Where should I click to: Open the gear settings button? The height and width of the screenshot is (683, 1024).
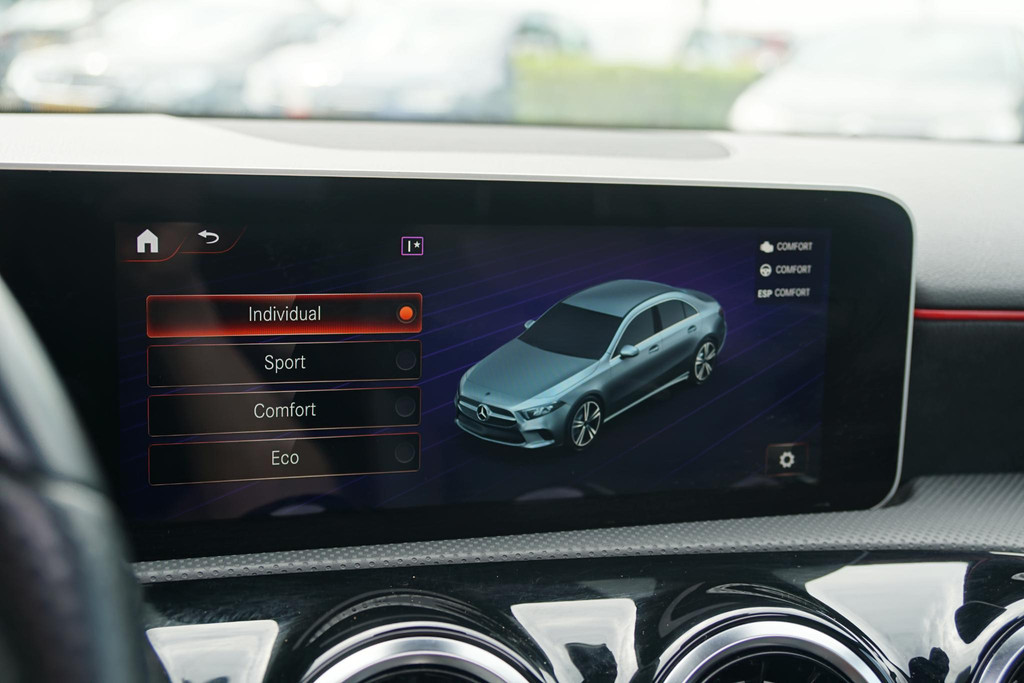pyautogui.click(x=786, y=459)
